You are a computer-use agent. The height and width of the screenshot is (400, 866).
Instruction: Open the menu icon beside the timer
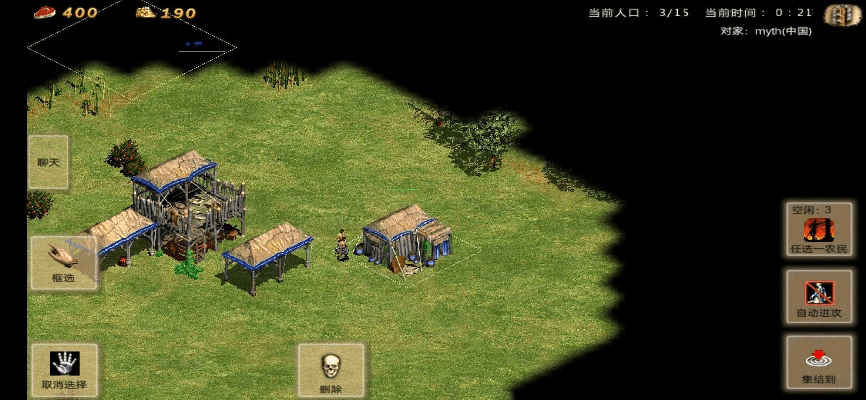pyautogui.click(x=842, y=14)
